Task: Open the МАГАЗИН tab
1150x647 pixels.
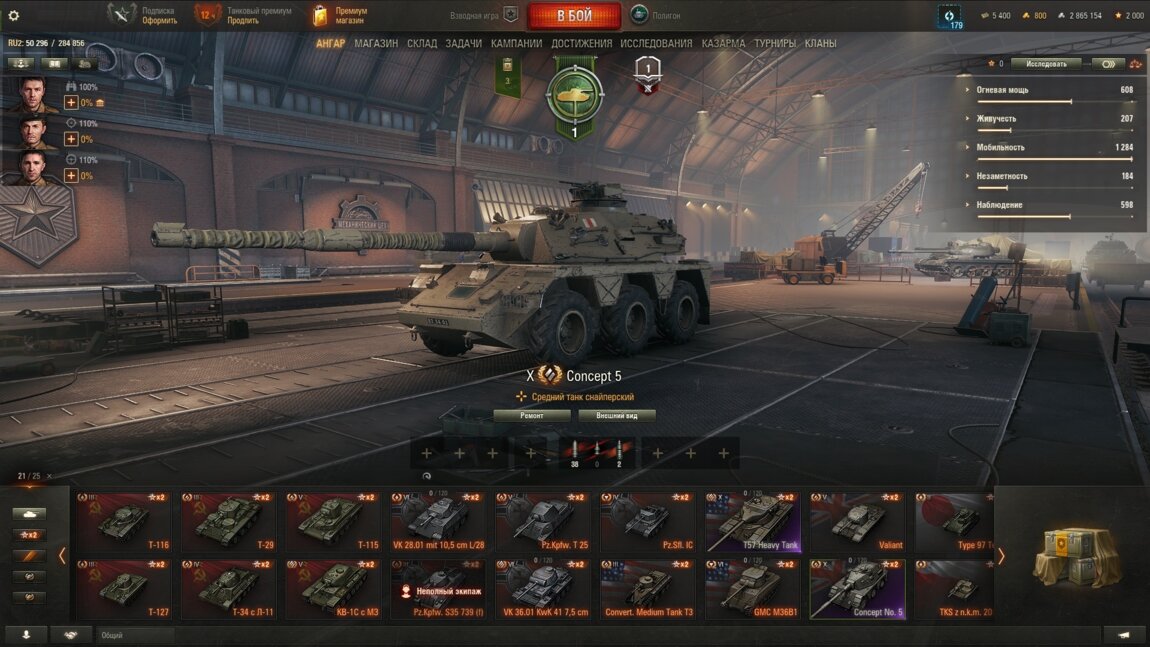Action: tap(376, 44)
